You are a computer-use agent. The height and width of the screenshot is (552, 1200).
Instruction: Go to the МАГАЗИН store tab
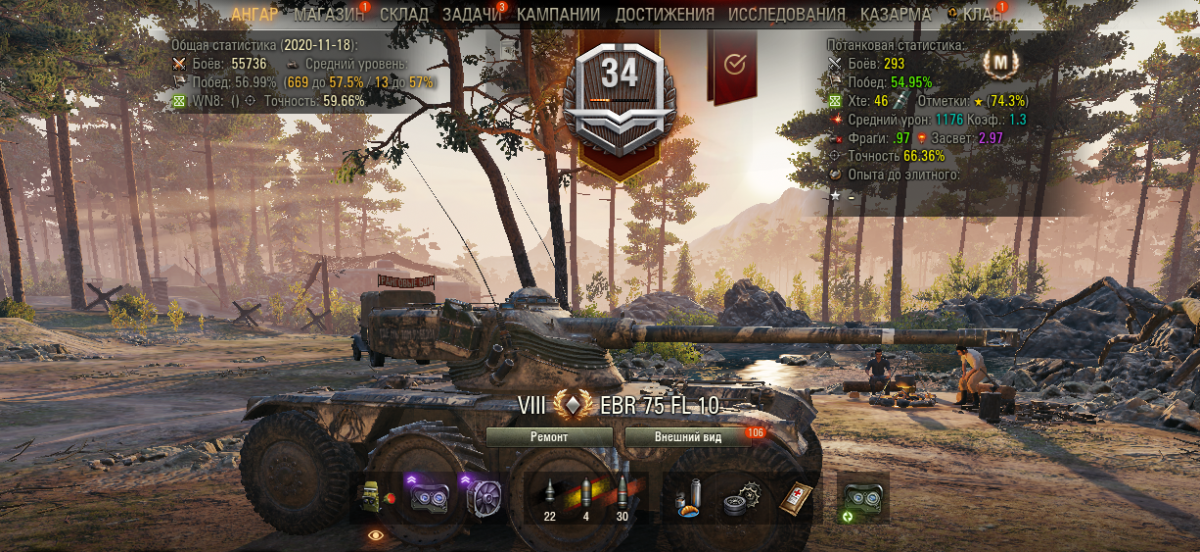pyautogui.click(x=329, y=15)
